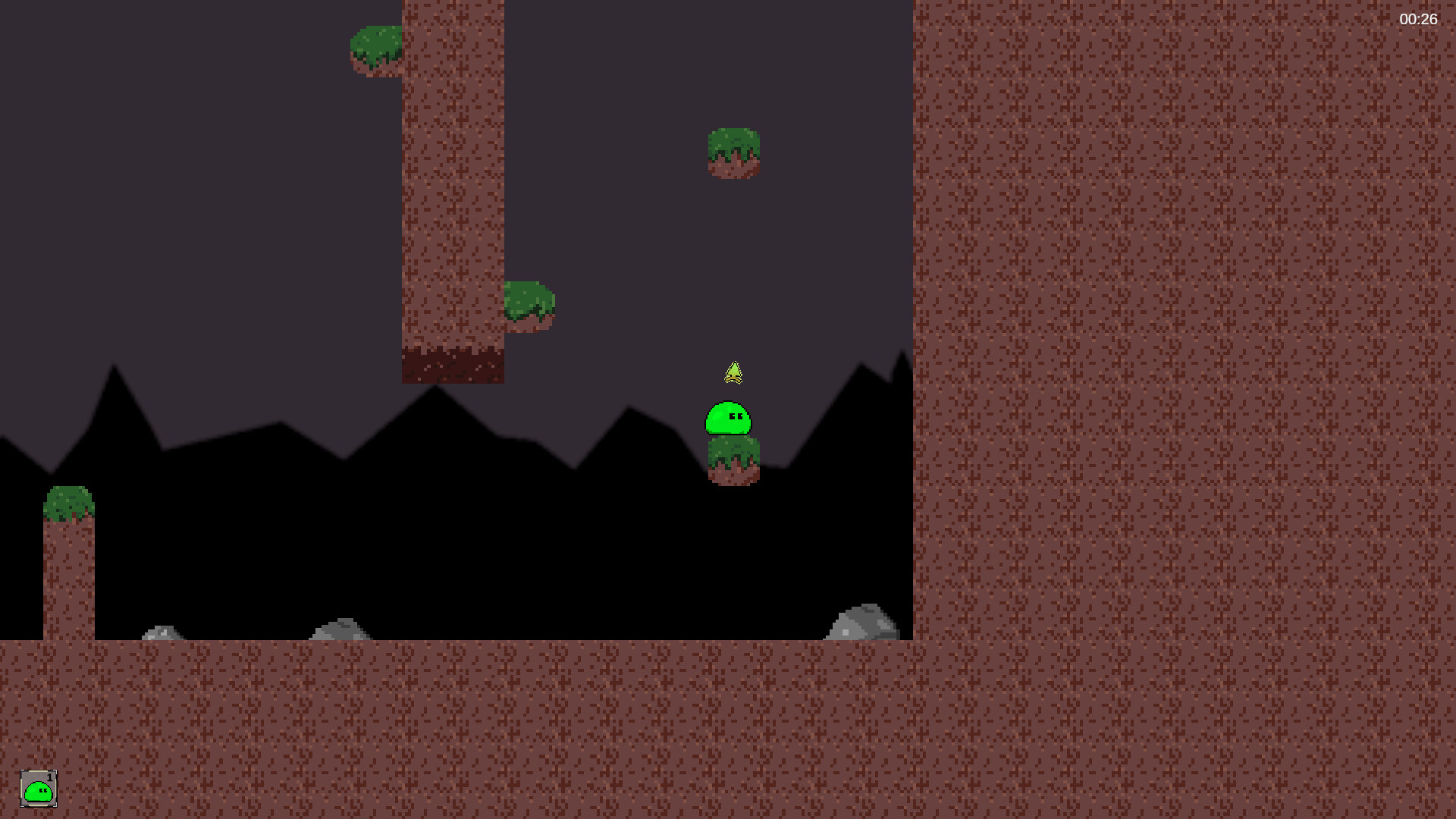This screenshot has height=819, width=1456.
Task: Click the leftmost pebble near the pillar base
Action: click(164, 632)
